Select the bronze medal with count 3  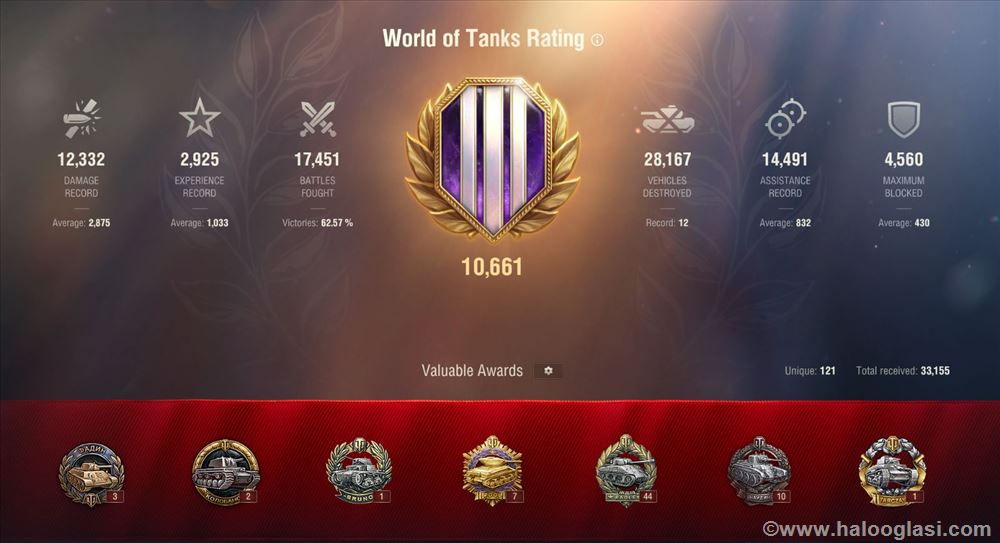coord(91,472)
